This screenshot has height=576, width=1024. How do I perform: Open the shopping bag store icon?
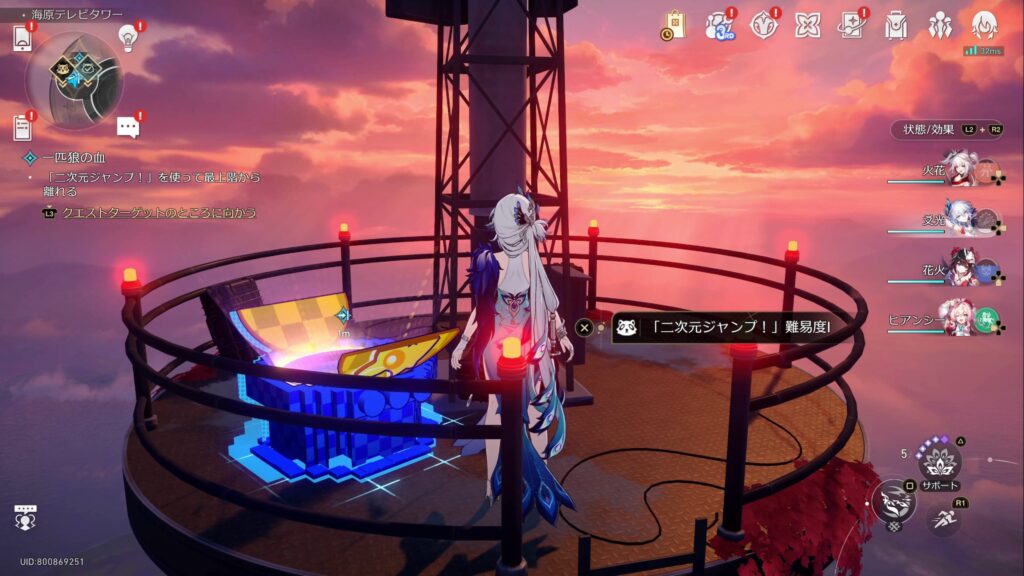[674, 24]
